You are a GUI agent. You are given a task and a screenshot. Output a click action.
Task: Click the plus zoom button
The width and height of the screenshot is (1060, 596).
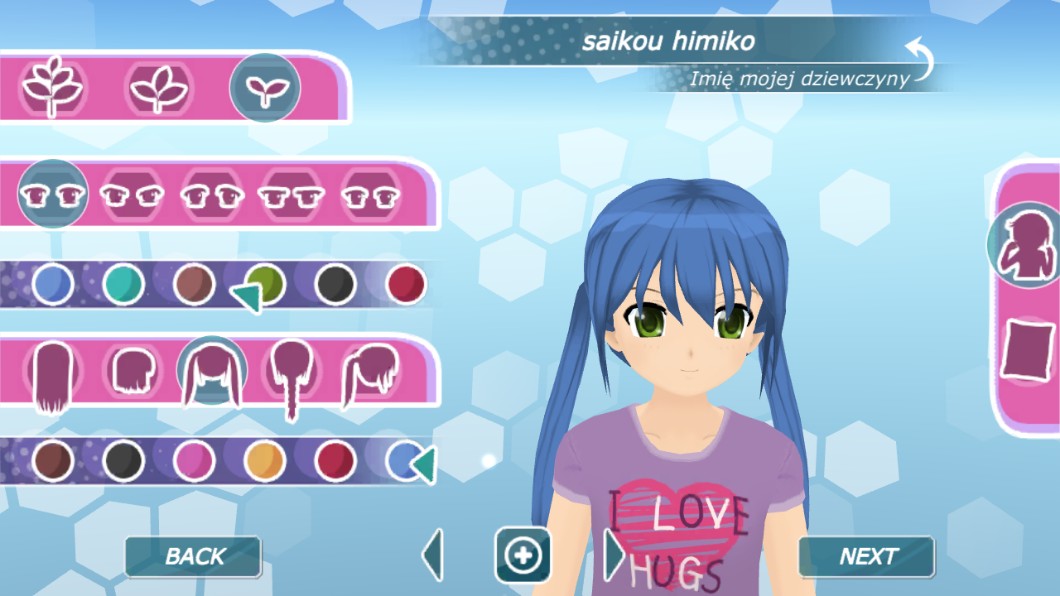click(523, 555)
